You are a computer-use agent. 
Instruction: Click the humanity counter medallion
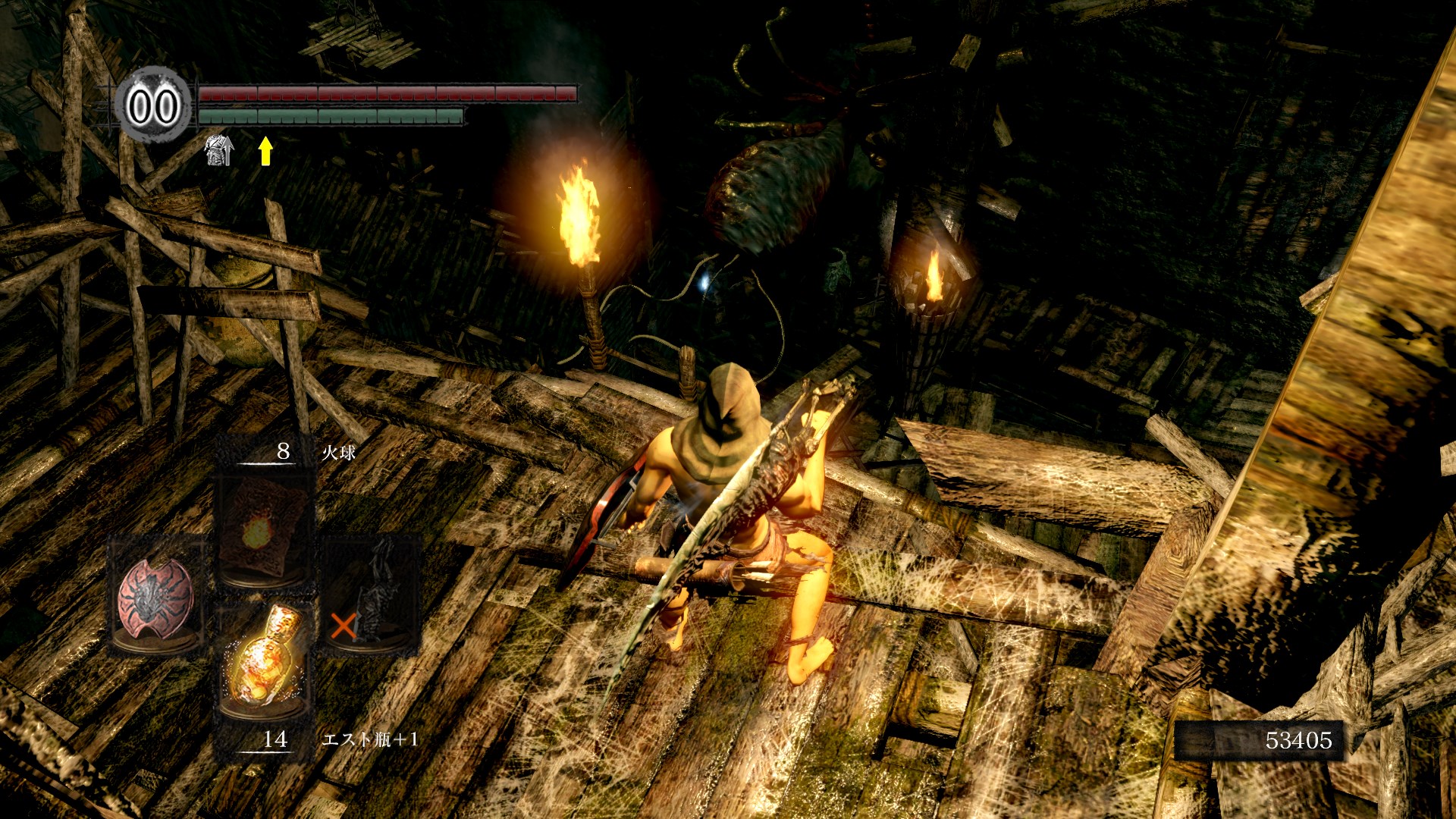point(152,105)
